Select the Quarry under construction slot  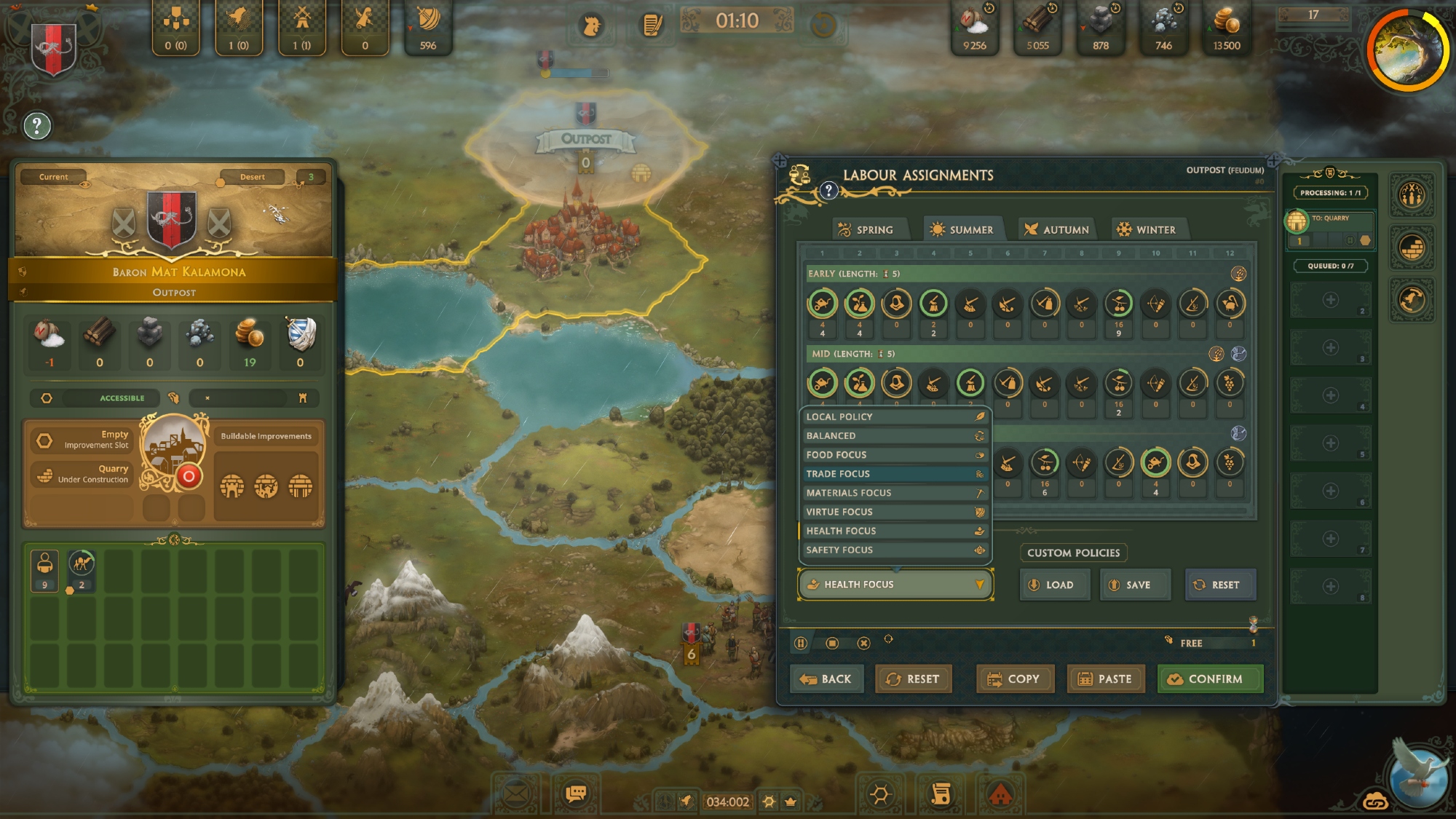point(82,474)
